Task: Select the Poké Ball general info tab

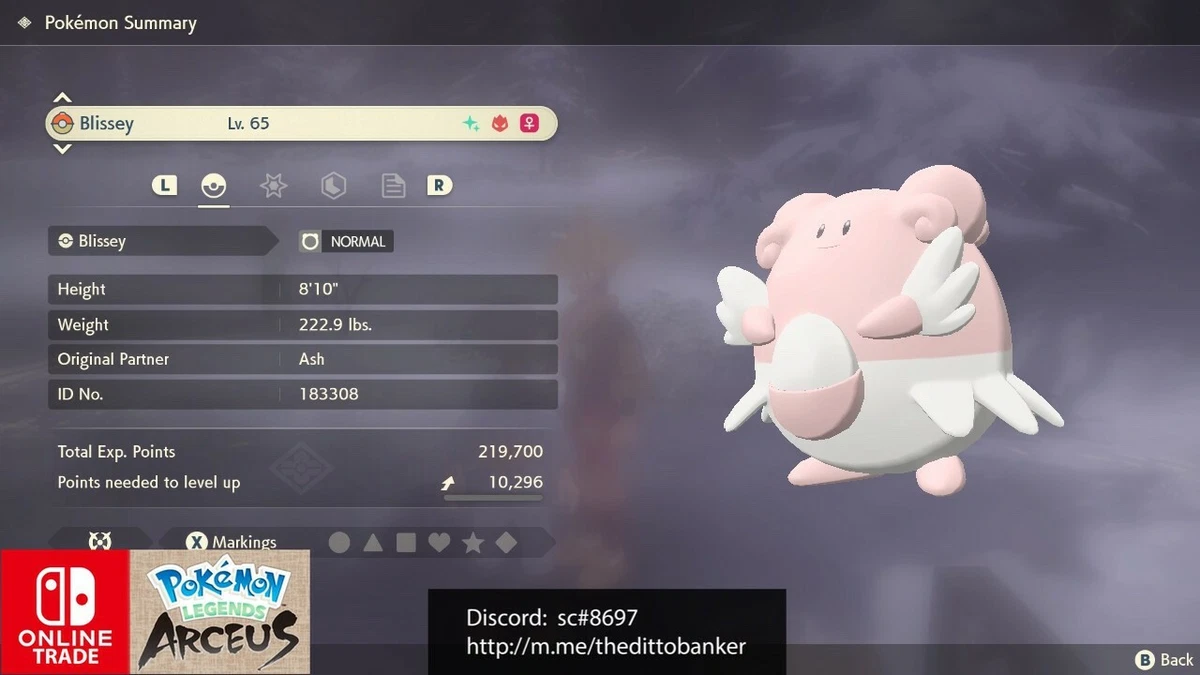Action: [x=213, y=185]
